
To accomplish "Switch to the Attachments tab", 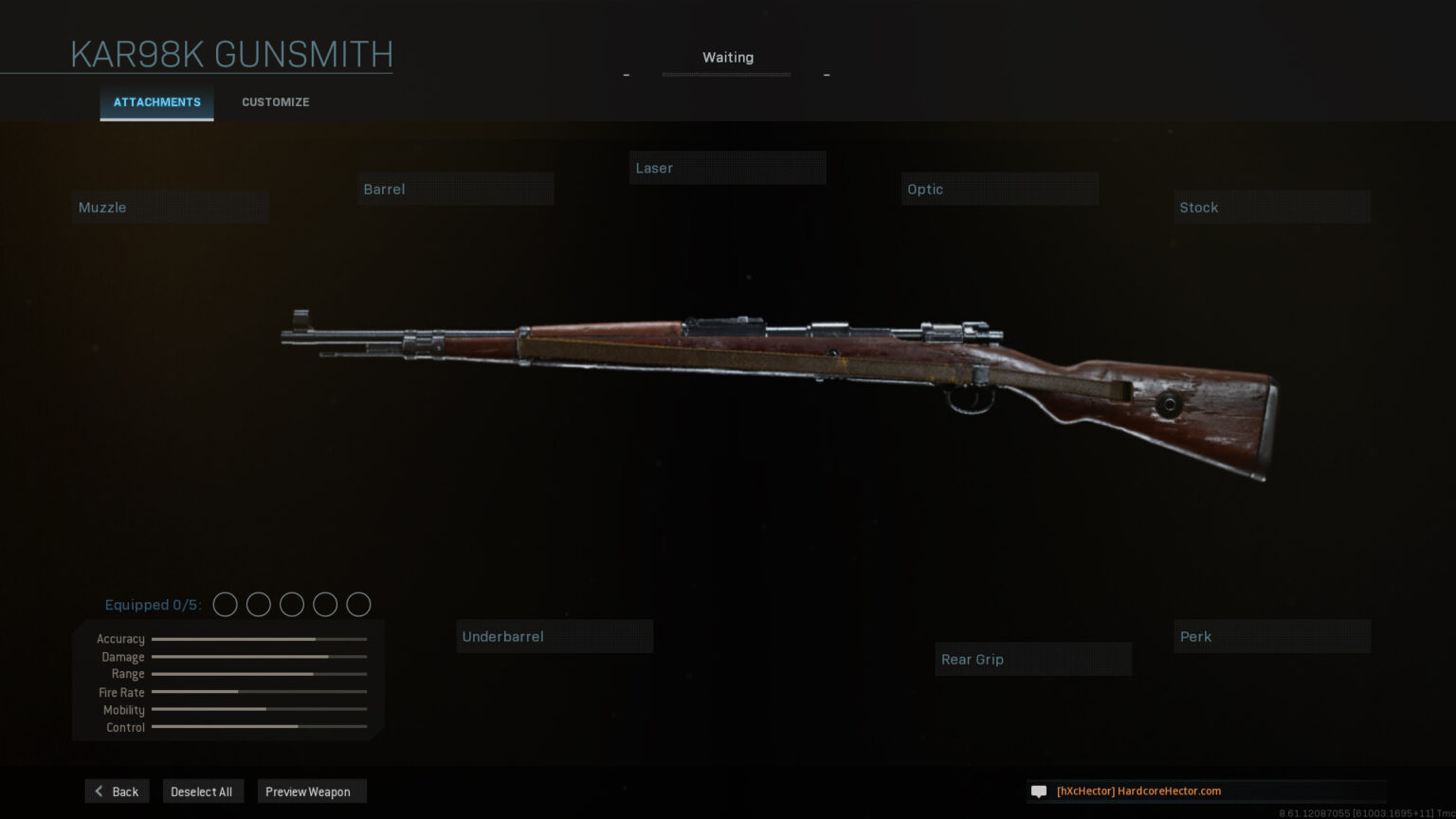I will click(156, 102).
